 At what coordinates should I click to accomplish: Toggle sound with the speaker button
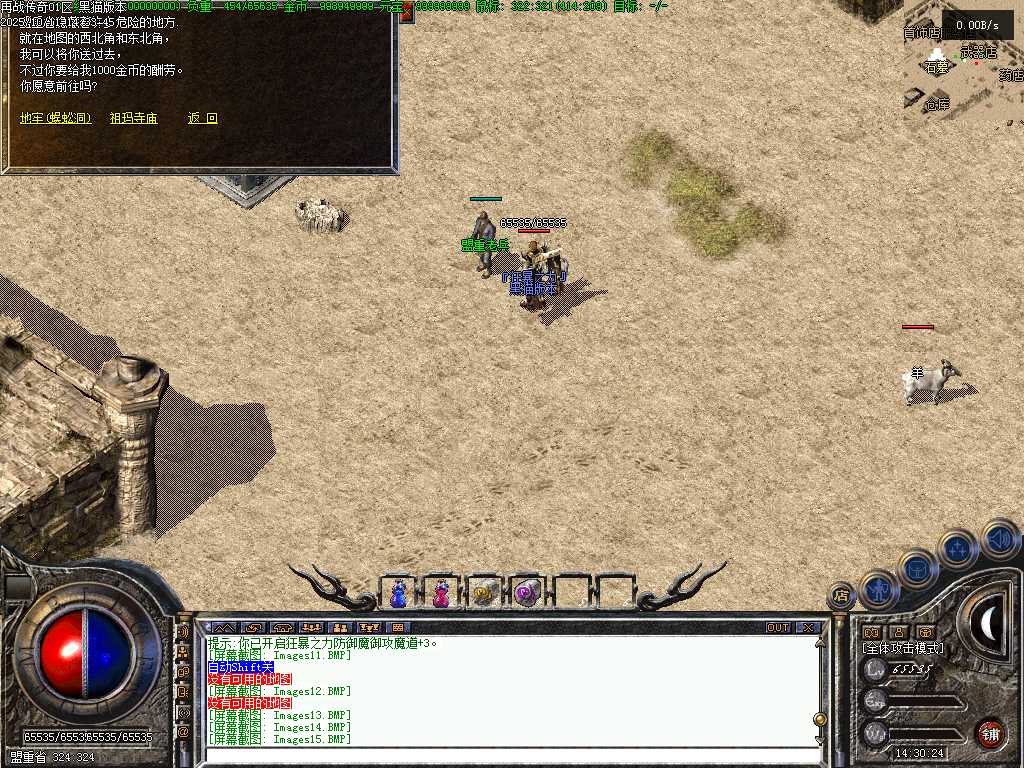[x=999, y=538]
